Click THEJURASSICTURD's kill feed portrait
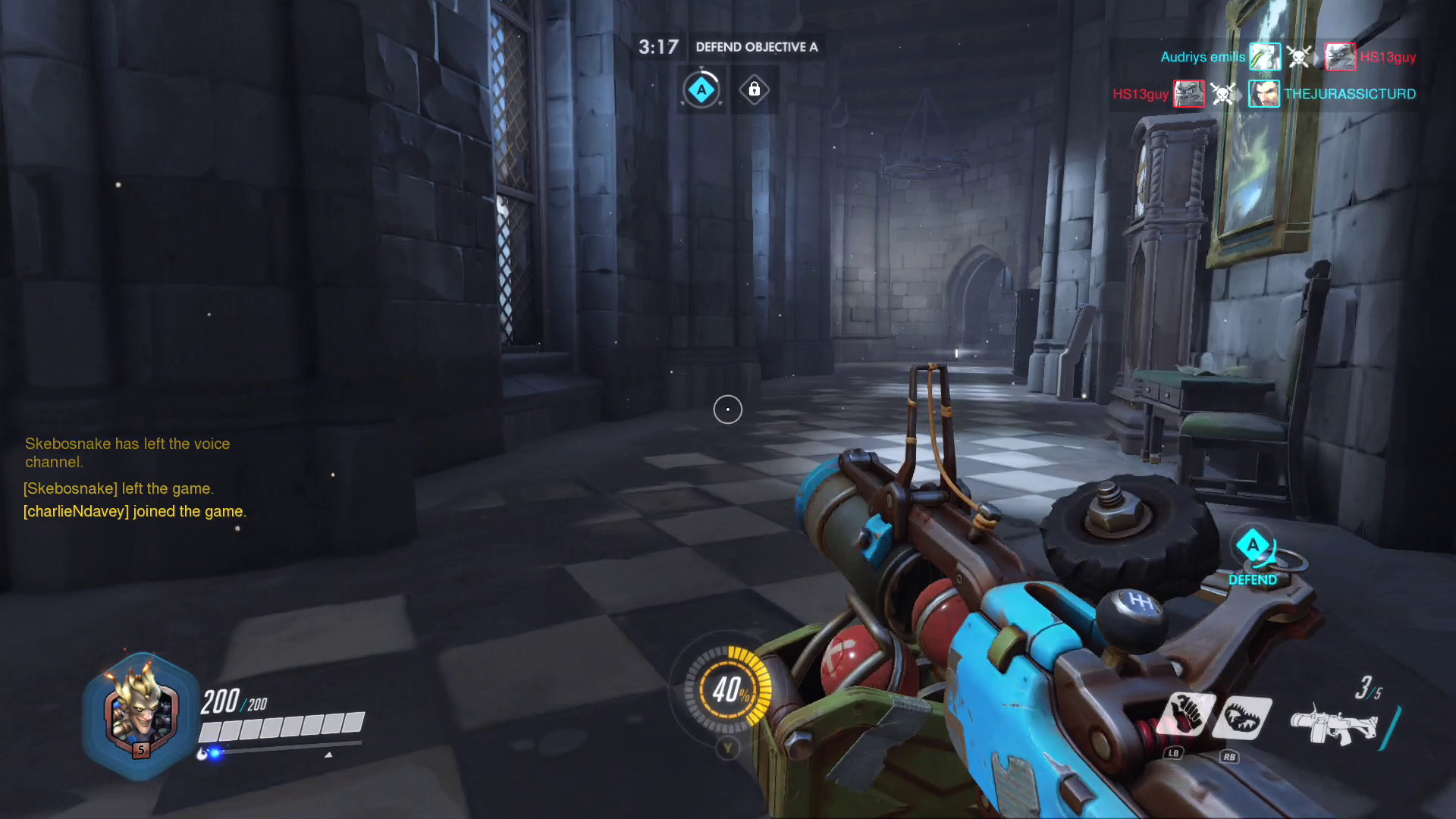The height and width of the screenshot is (819, 1456). pyautogui.click(x=1264, y=94)
